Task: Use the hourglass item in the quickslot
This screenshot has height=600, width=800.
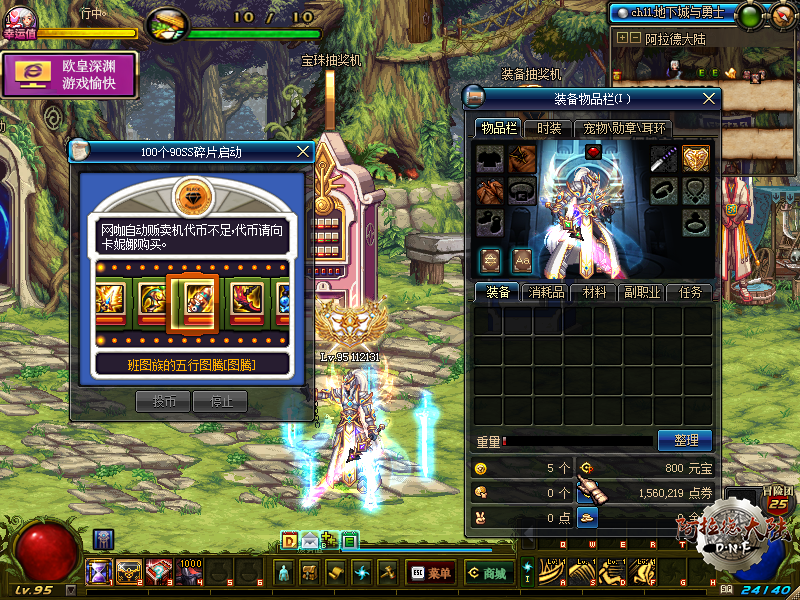Action: (99, 572)
